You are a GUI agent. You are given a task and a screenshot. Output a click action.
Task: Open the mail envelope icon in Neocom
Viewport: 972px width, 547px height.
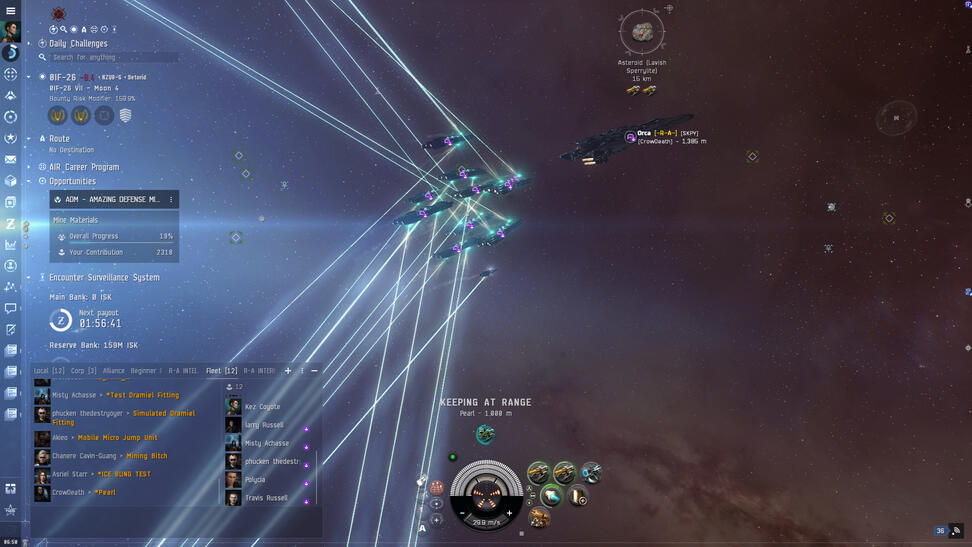pos(10,159)
